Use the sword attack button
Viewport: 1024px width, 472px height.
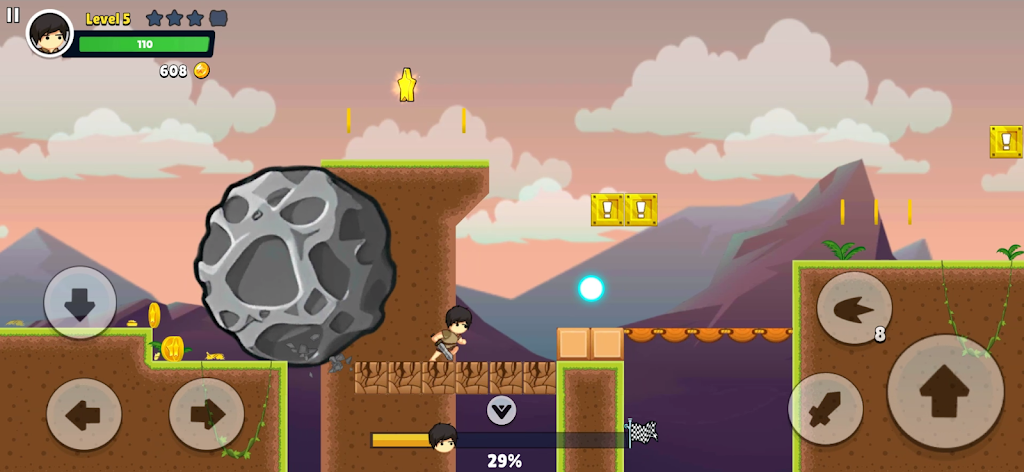825,409
